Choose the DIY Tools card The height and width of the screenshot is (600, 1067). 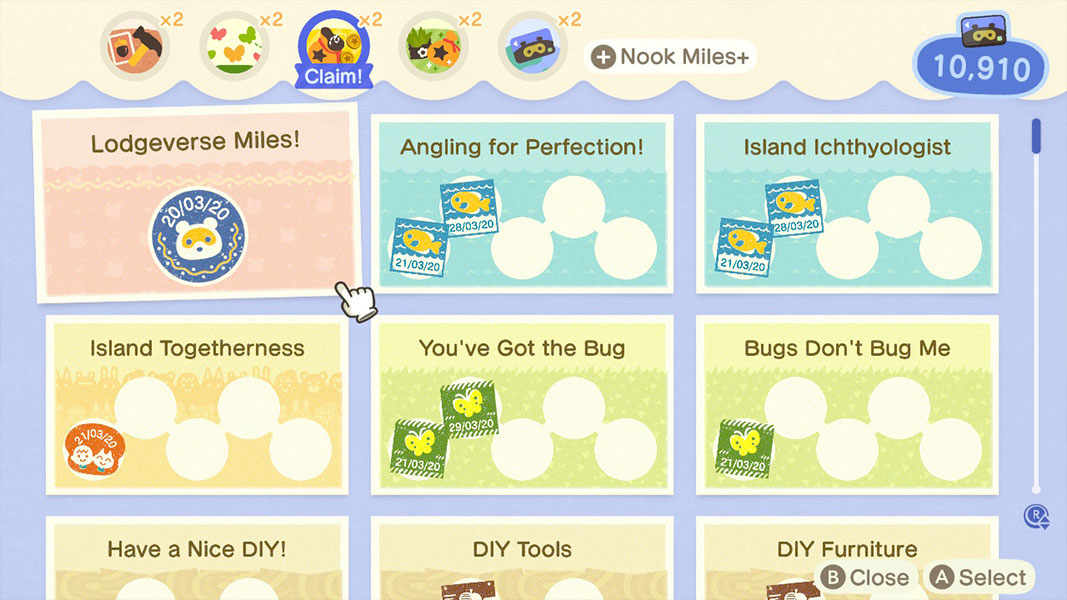click(x=522, y=558)
